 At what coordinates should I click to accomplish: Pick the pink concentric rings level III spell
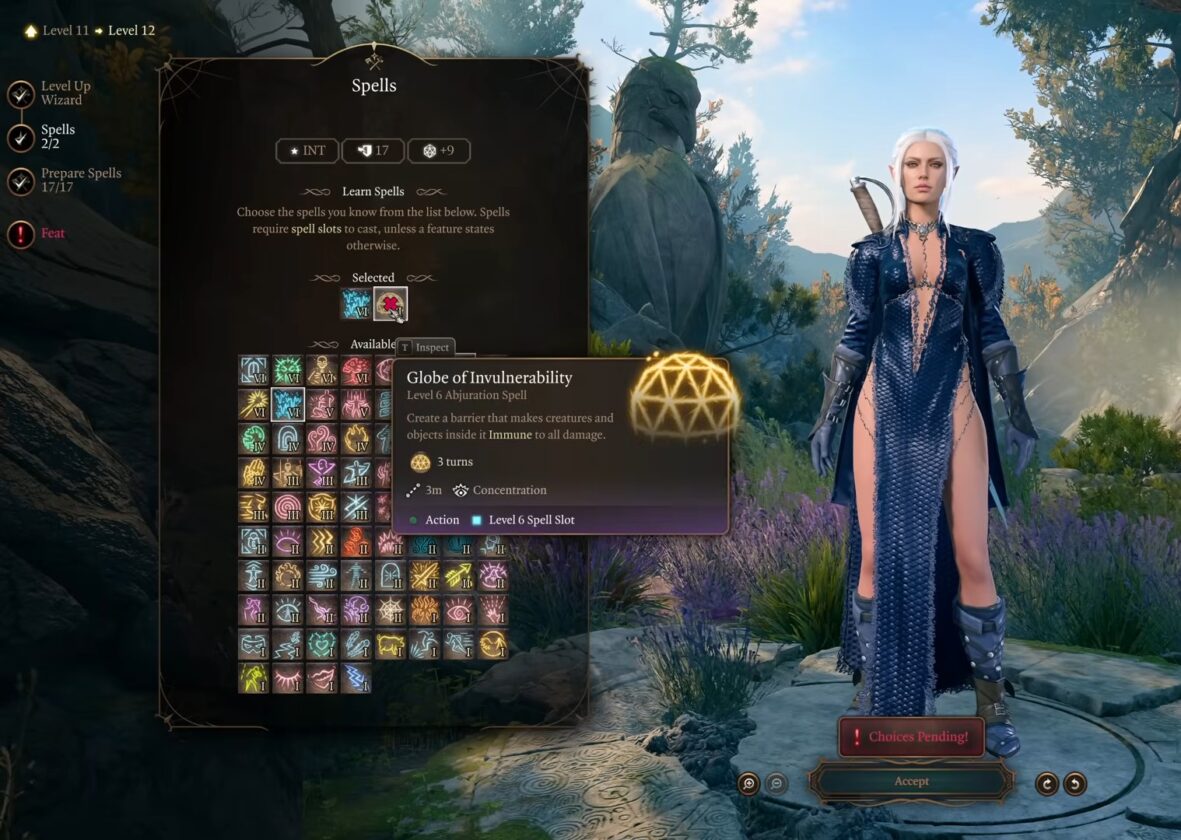click(288, 507)
